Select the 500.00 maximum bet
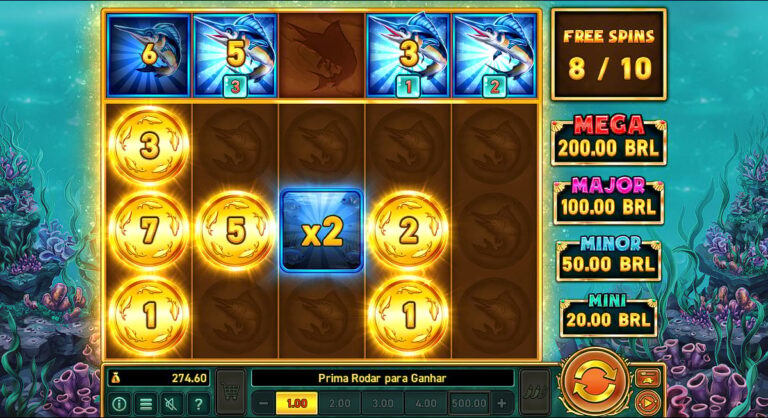 click(x=470, y=403)
